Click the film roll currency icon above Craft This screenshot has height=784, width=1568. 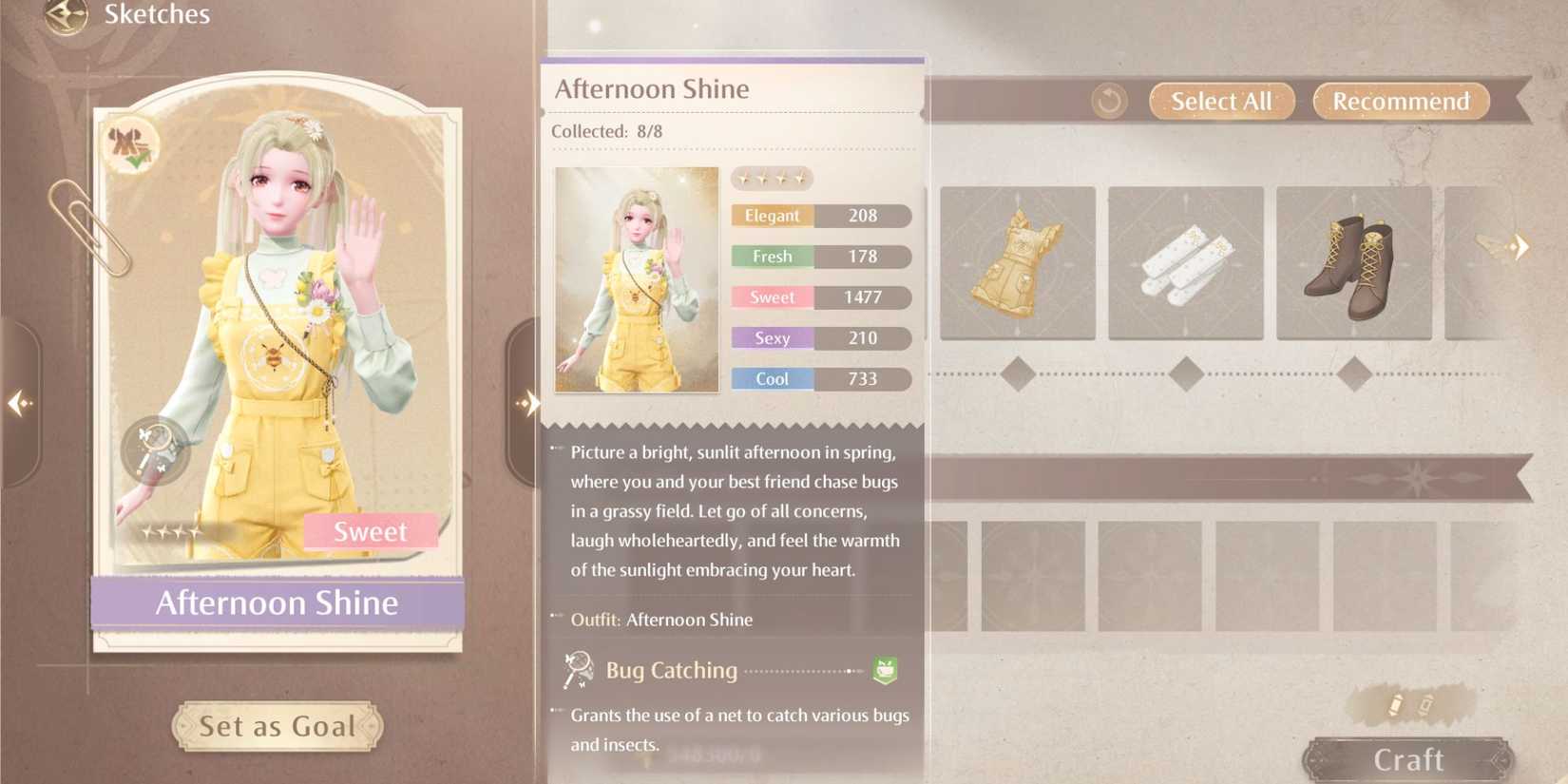[1395, 703]
